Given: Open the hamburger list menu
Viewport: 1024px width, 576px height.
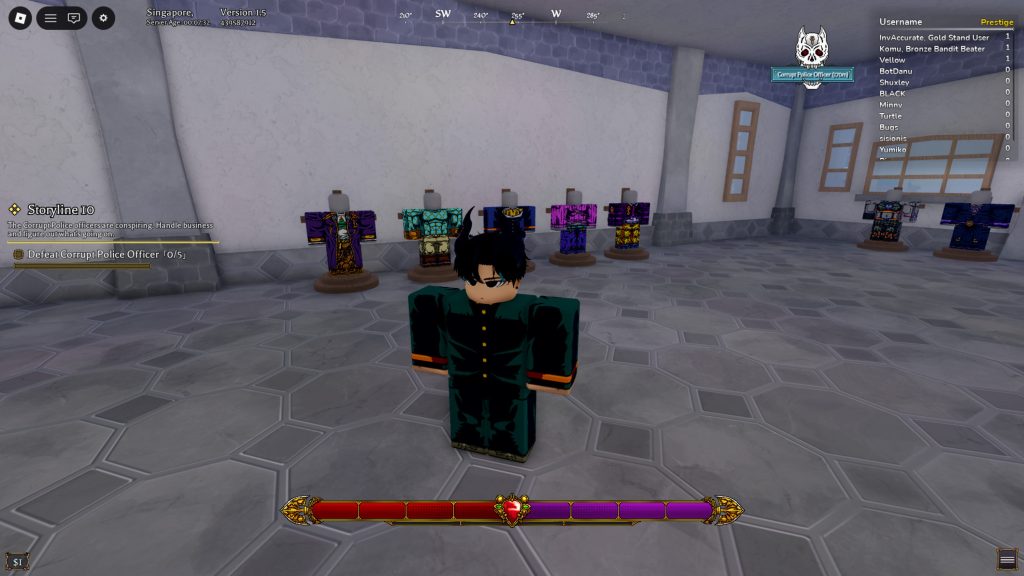Looking at the screenshot, I should tap(50, 18).
